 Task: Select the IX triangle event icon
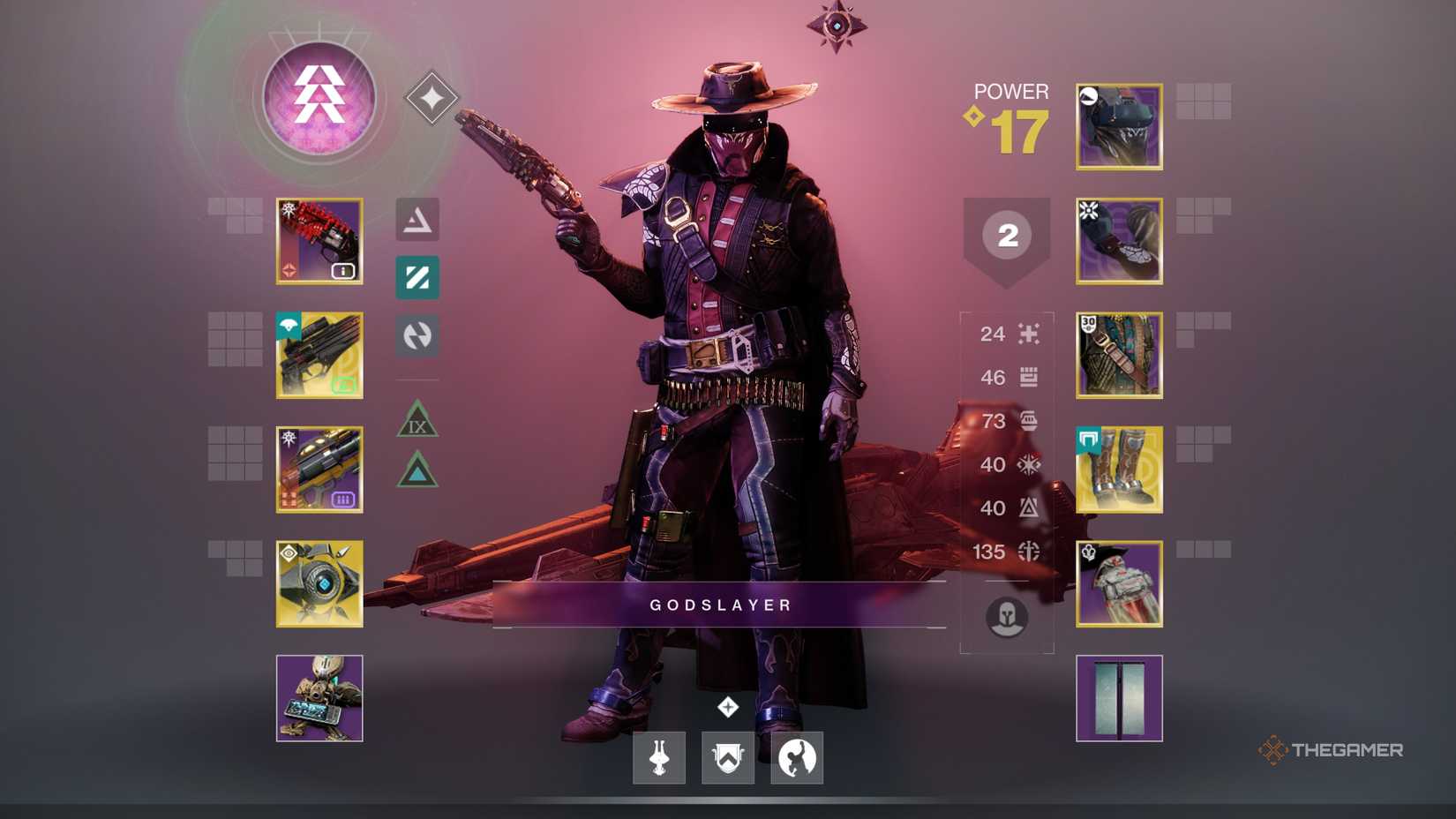click(417, 421)
